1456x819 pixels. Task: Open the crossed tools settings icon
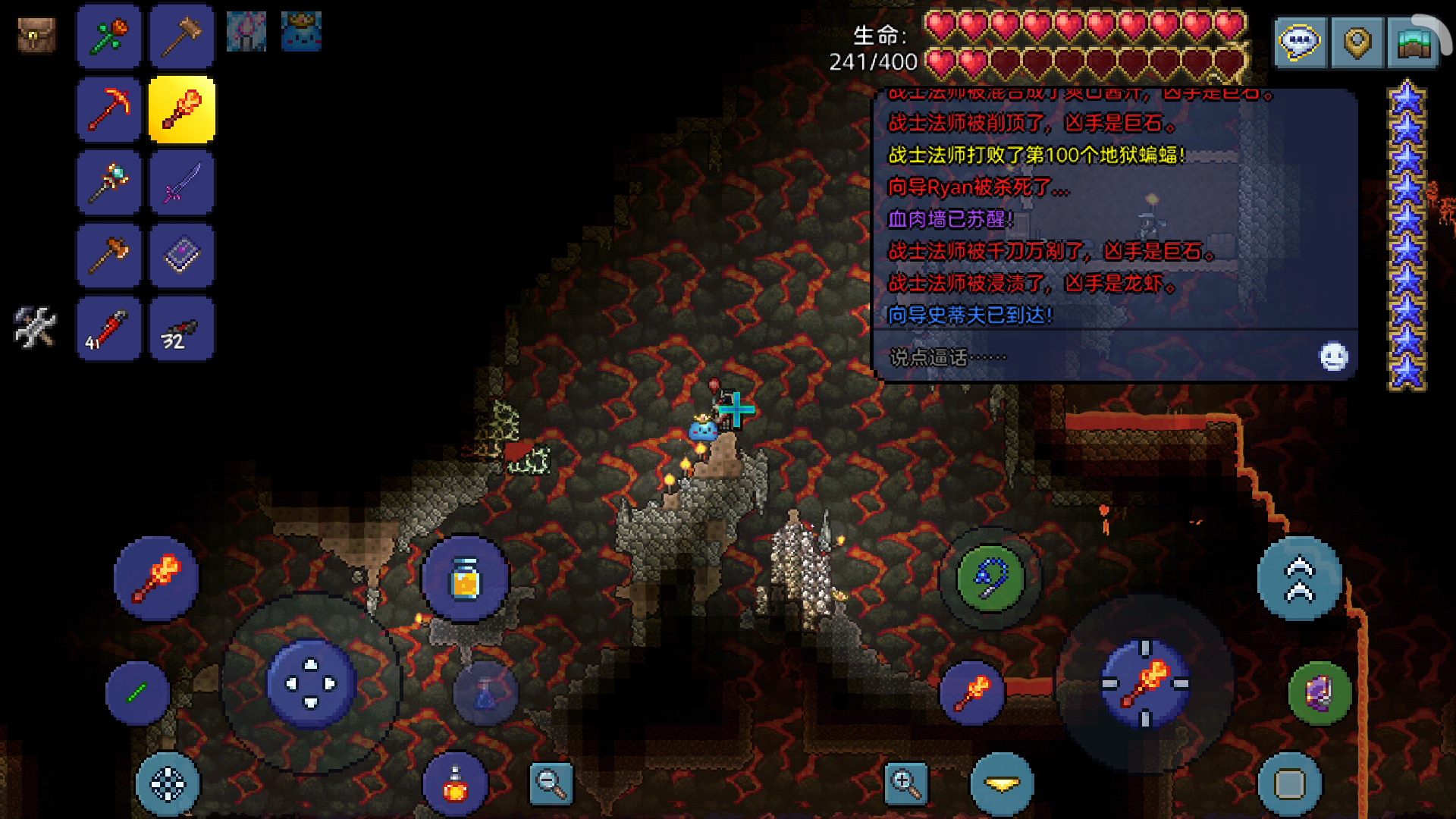(x=35, y=327)
